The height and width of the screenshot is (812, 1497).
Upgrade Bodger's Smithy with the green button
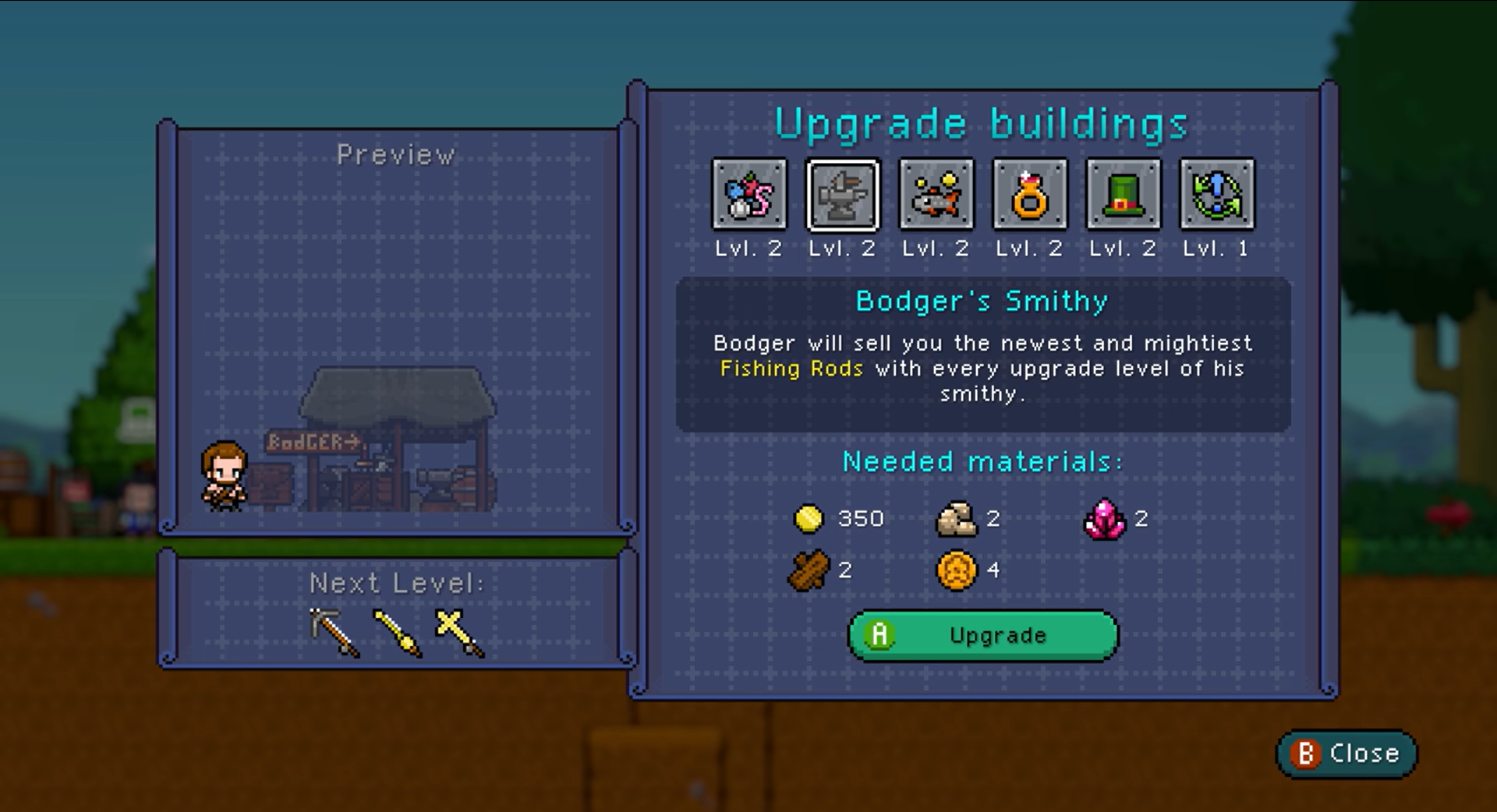(x=983, y=635)
